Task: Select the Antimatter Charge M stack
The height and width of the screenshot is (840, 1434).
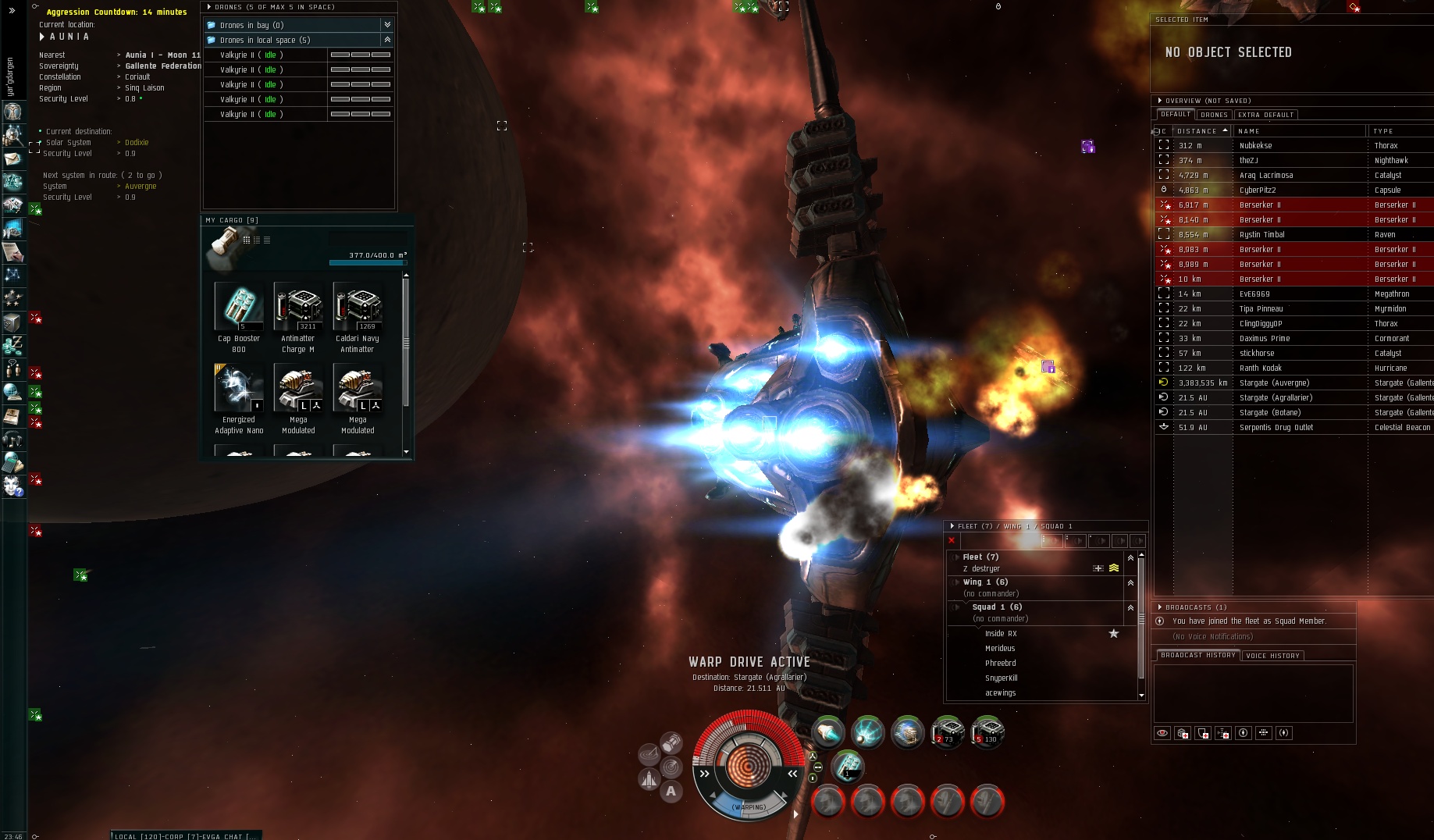Action: pos(298,308)
